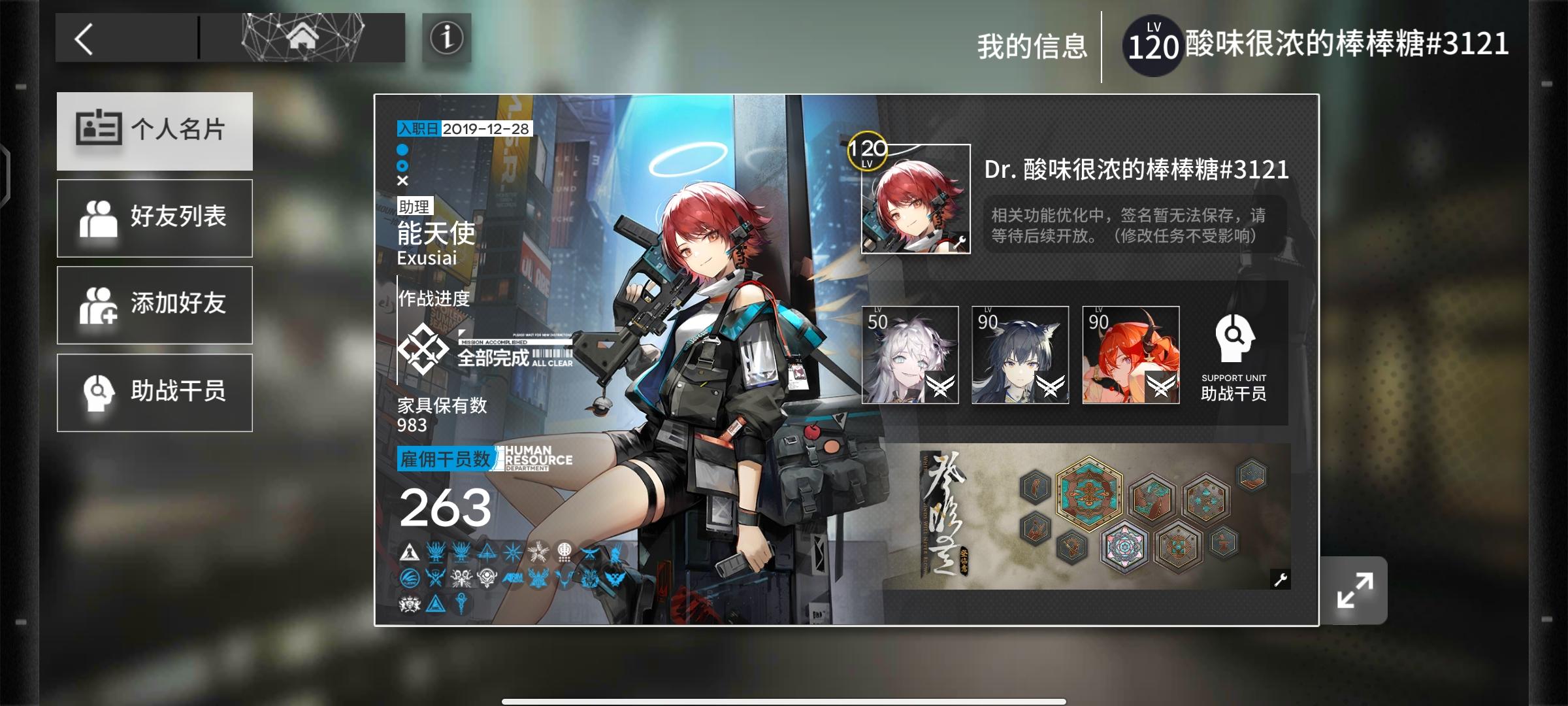Toggle the hollow blue dot indicator
1568x706 pixels.
click(x=402, y=165)
